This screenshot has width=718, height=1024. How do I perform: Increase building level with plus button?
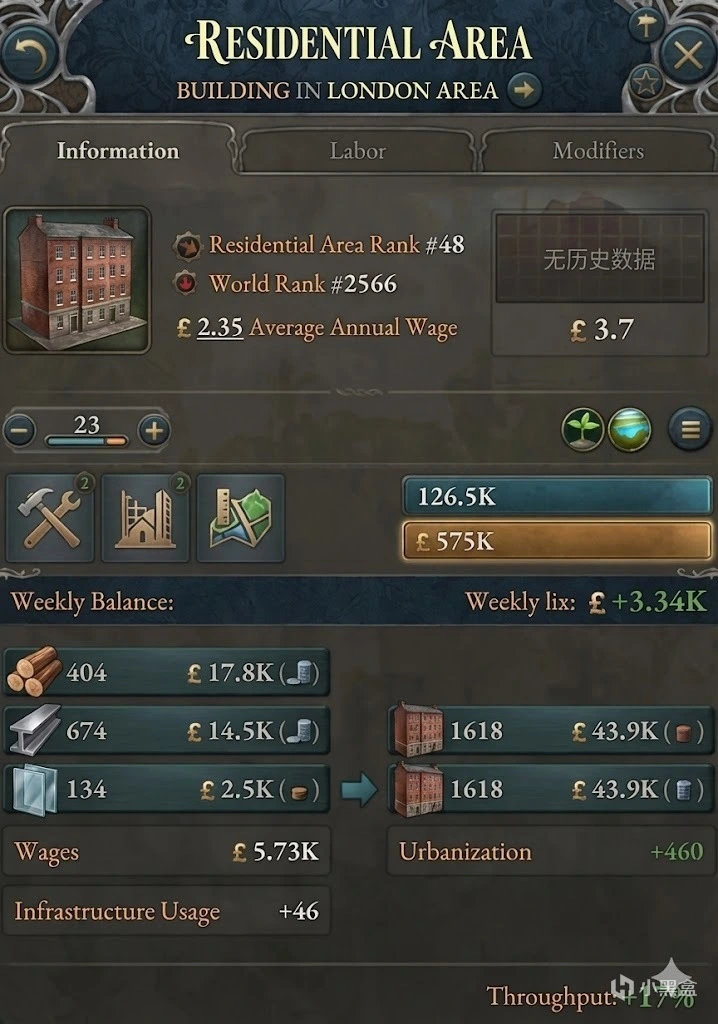click(x=153, y=431)
